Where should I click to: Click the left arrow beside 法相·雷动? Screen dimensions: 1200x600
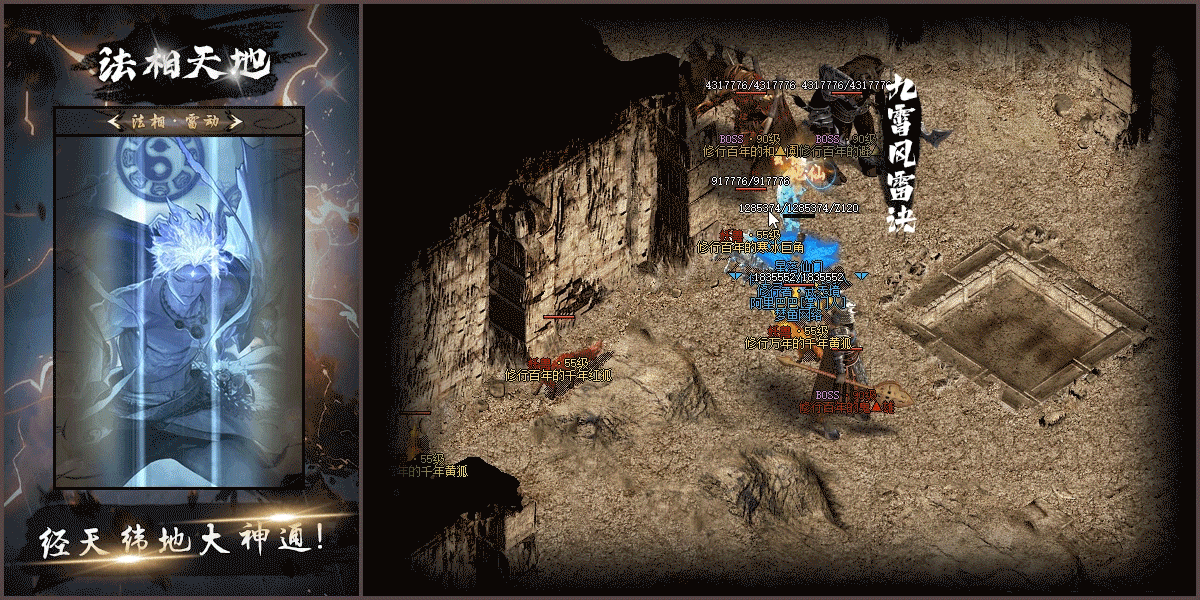[116, 122]
